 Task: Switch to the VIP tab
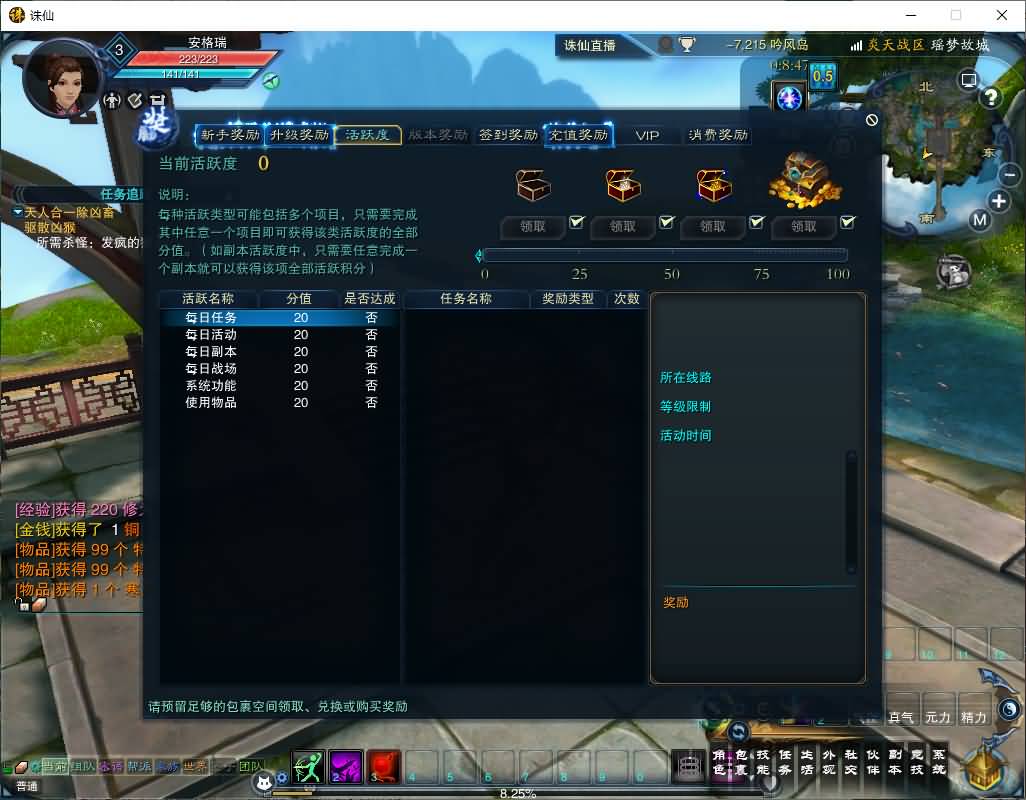tap(647, 135)
